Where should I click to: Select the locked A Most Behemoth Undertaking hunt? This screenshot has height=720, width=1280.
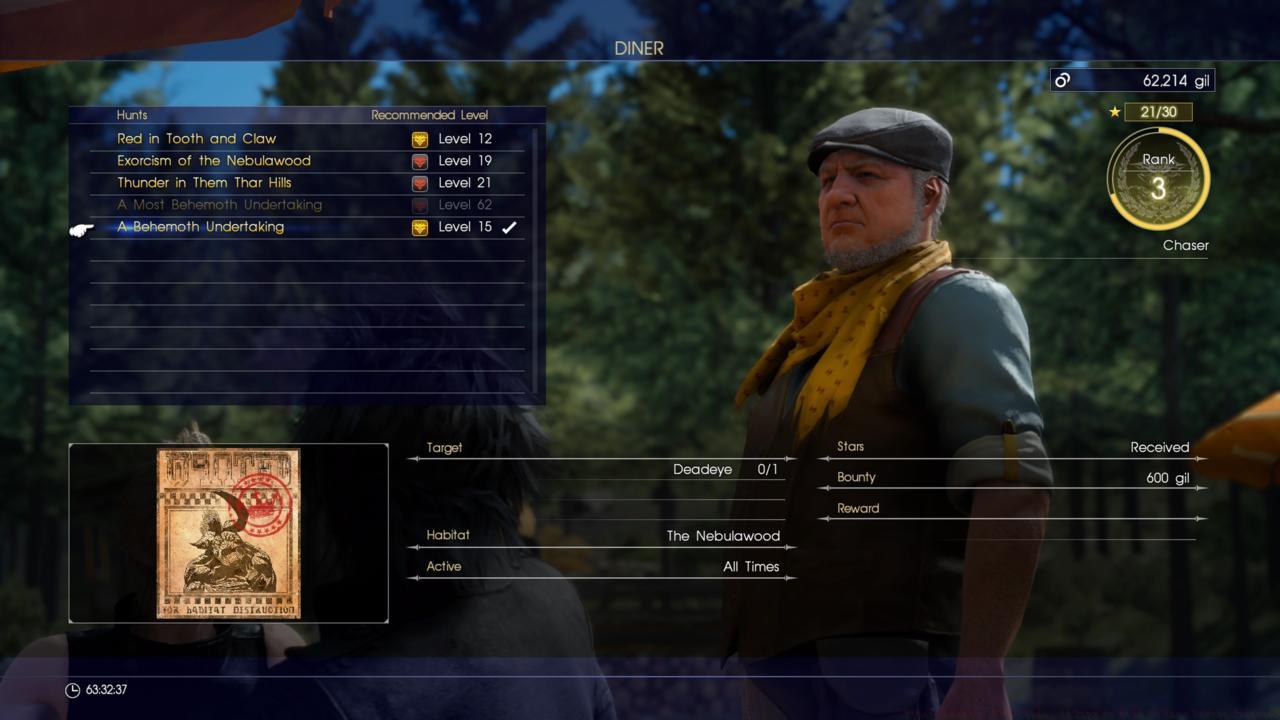pos(221,204)
